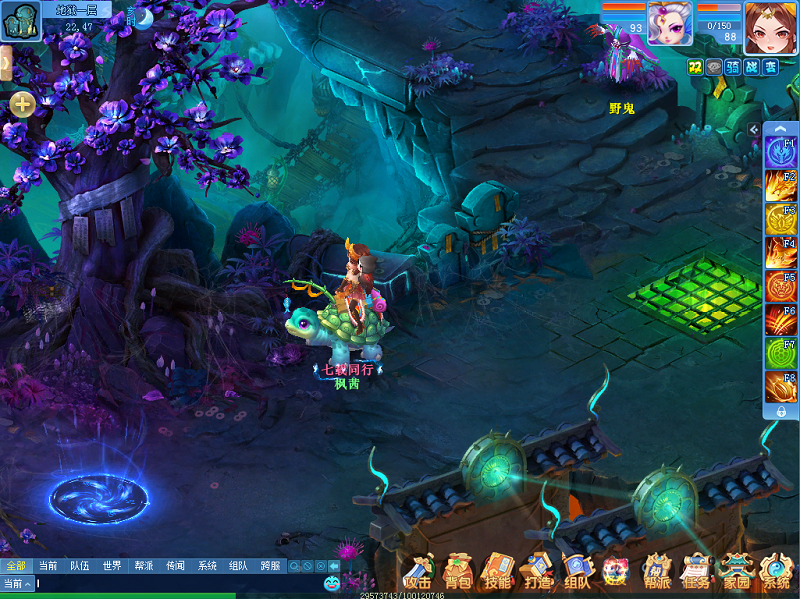The height and width of the screenshot is (599, 800).
Task: Activate the F1 blue skill icon
Action: point(781,152)
